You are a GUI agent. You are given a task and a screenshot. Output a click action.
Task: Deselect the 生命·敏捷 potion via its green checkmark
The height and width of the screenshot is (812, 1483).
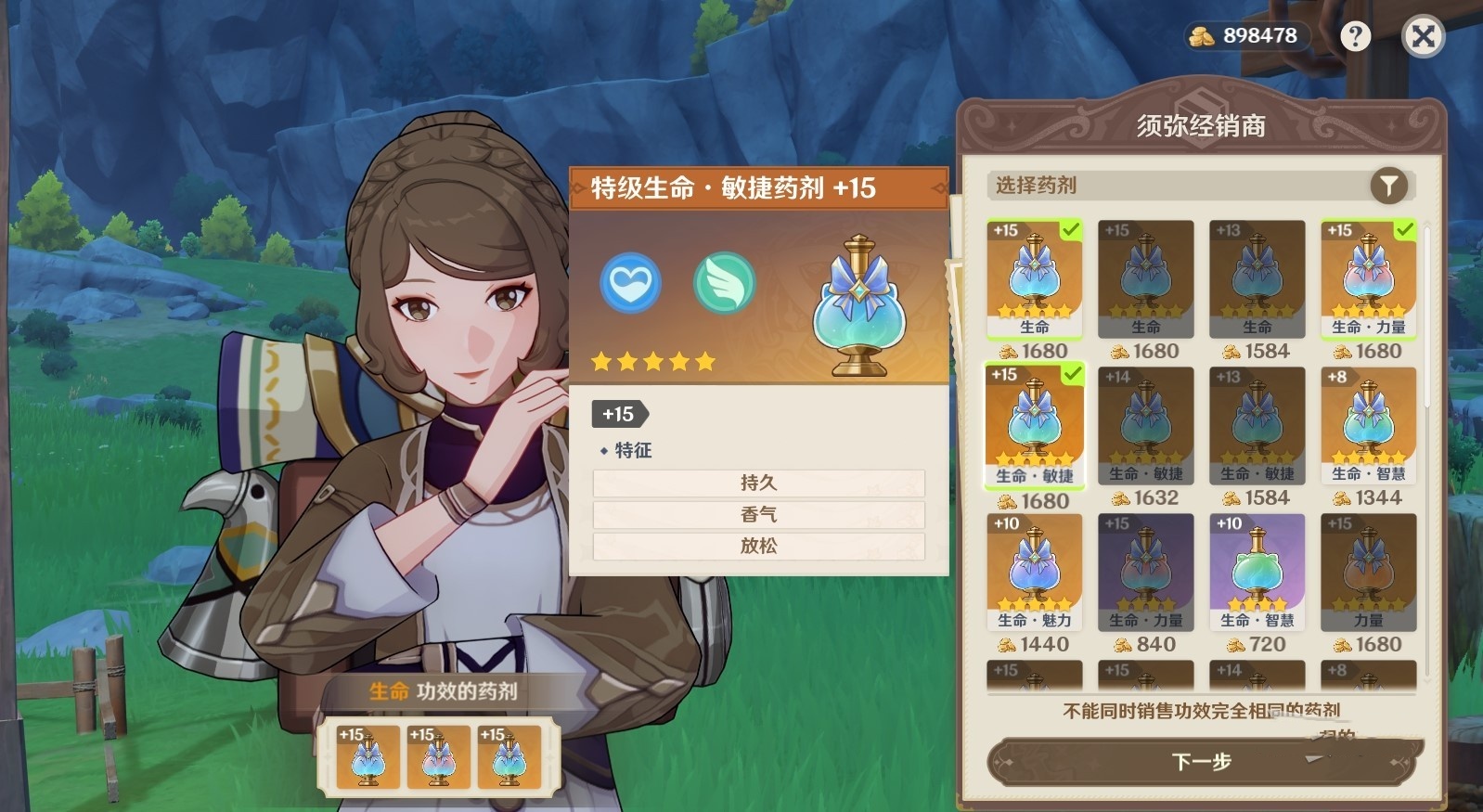(x=1073, y=373)
